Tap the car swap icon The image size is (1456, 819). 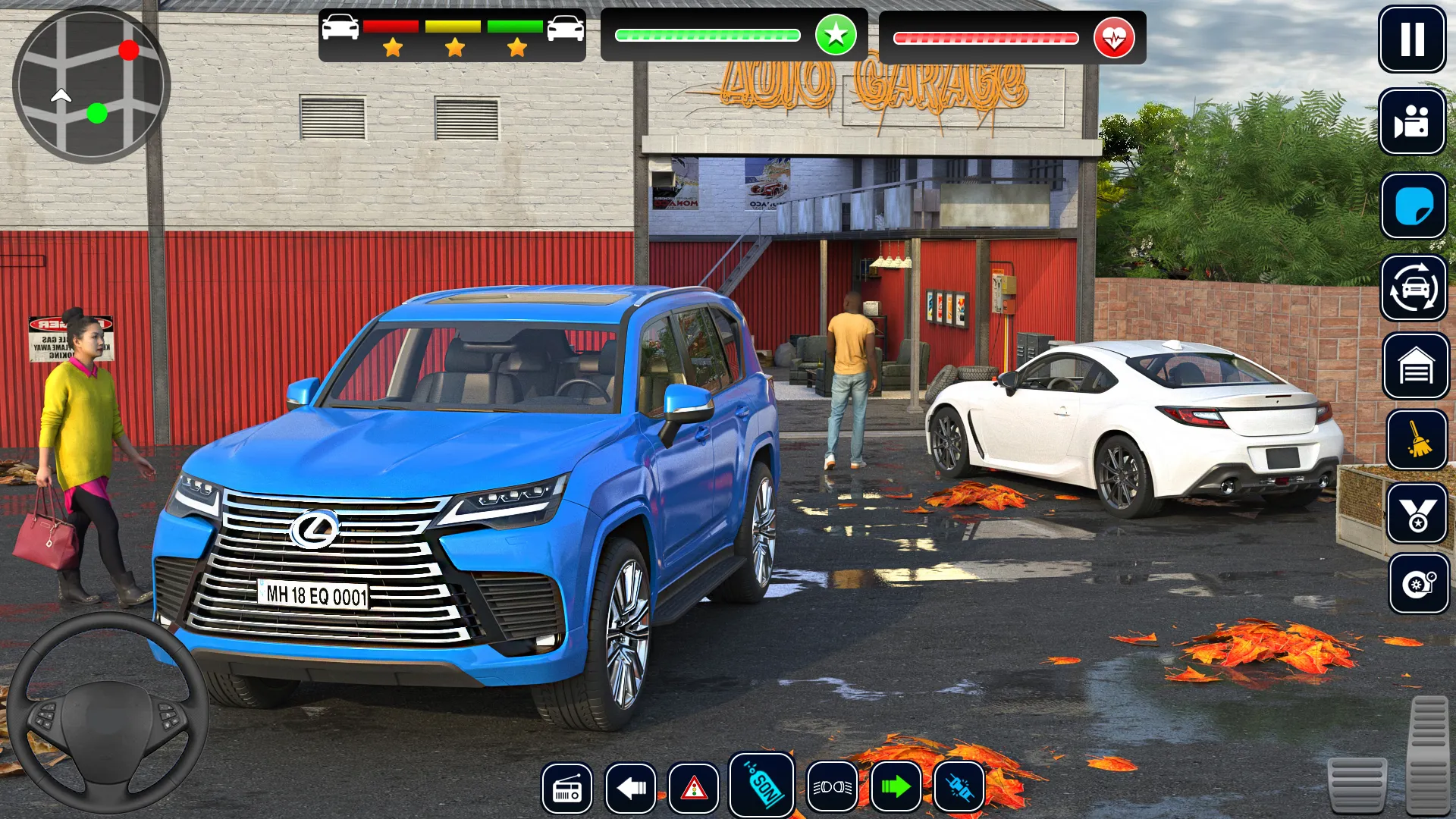coord(1414,288)
